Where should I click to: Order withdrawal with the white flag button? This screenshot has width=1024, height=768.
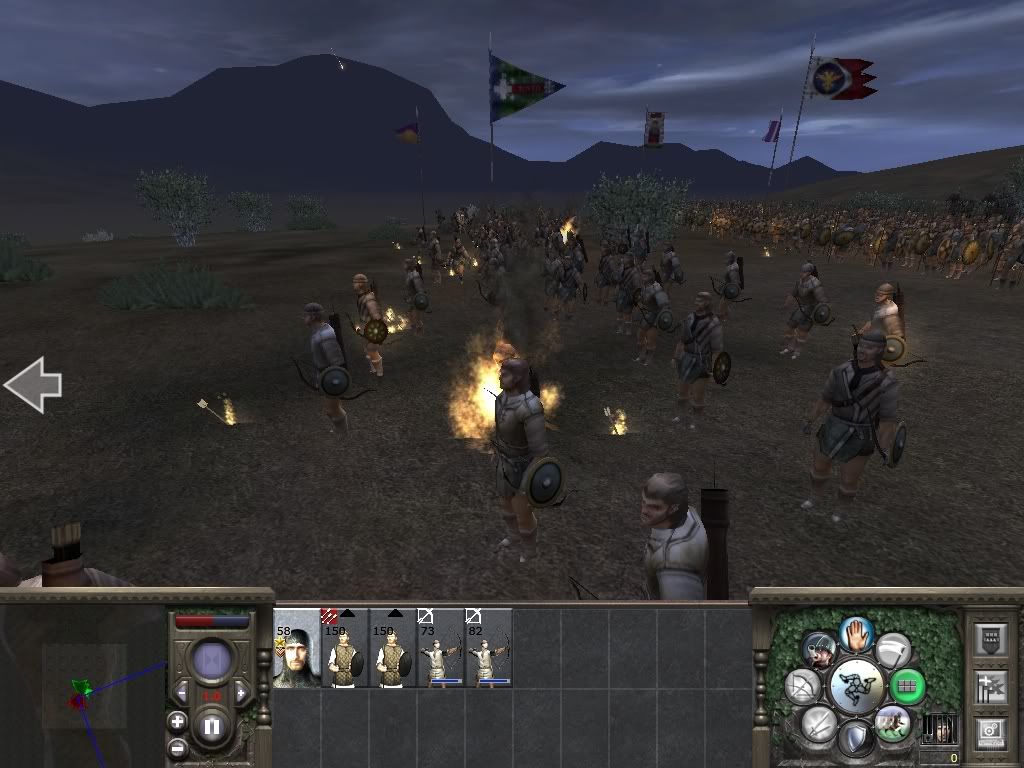pos(893,650)
